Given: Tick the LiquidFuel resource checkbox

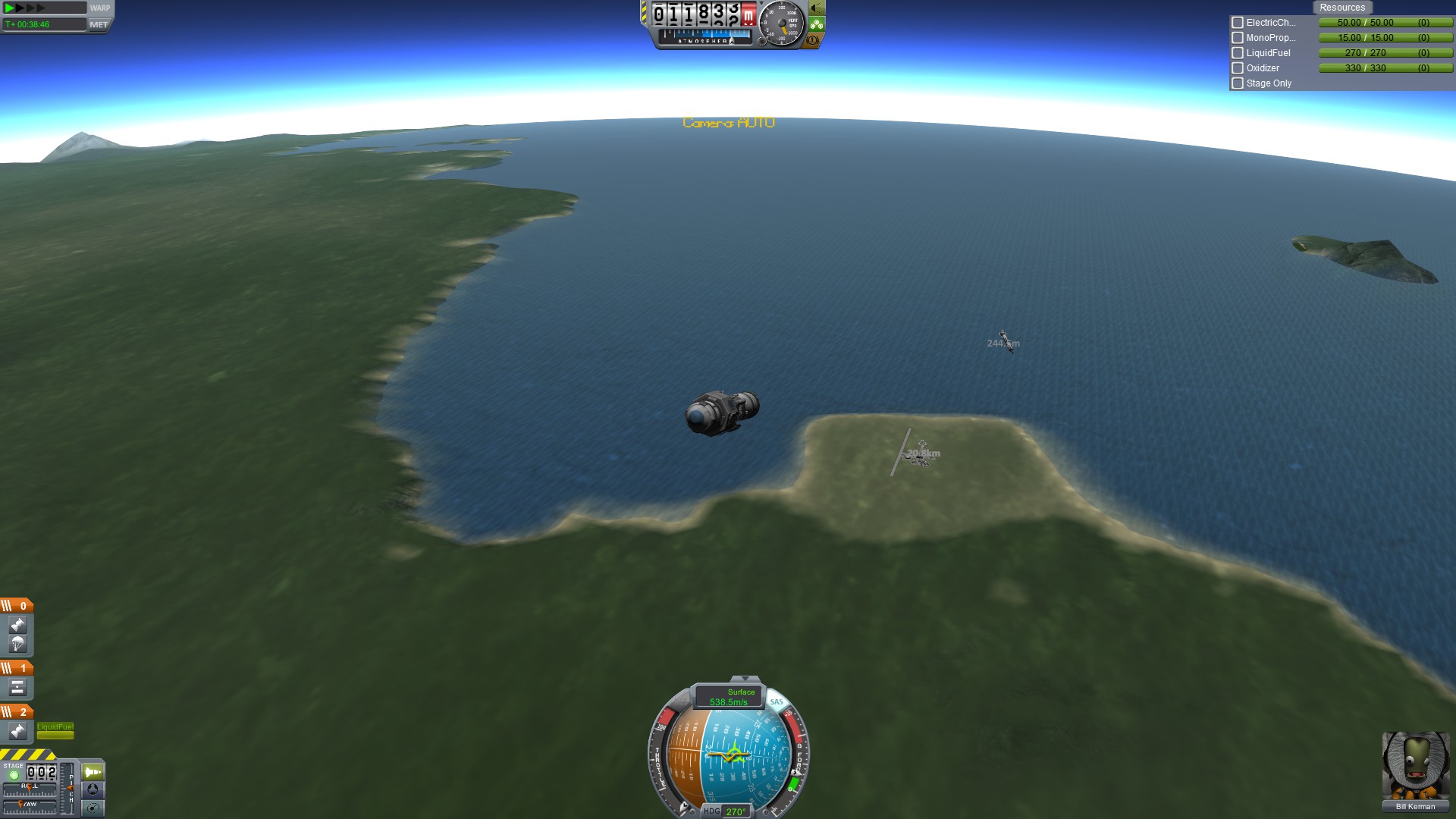Looking at the screenshot, I should point(1238,53).
